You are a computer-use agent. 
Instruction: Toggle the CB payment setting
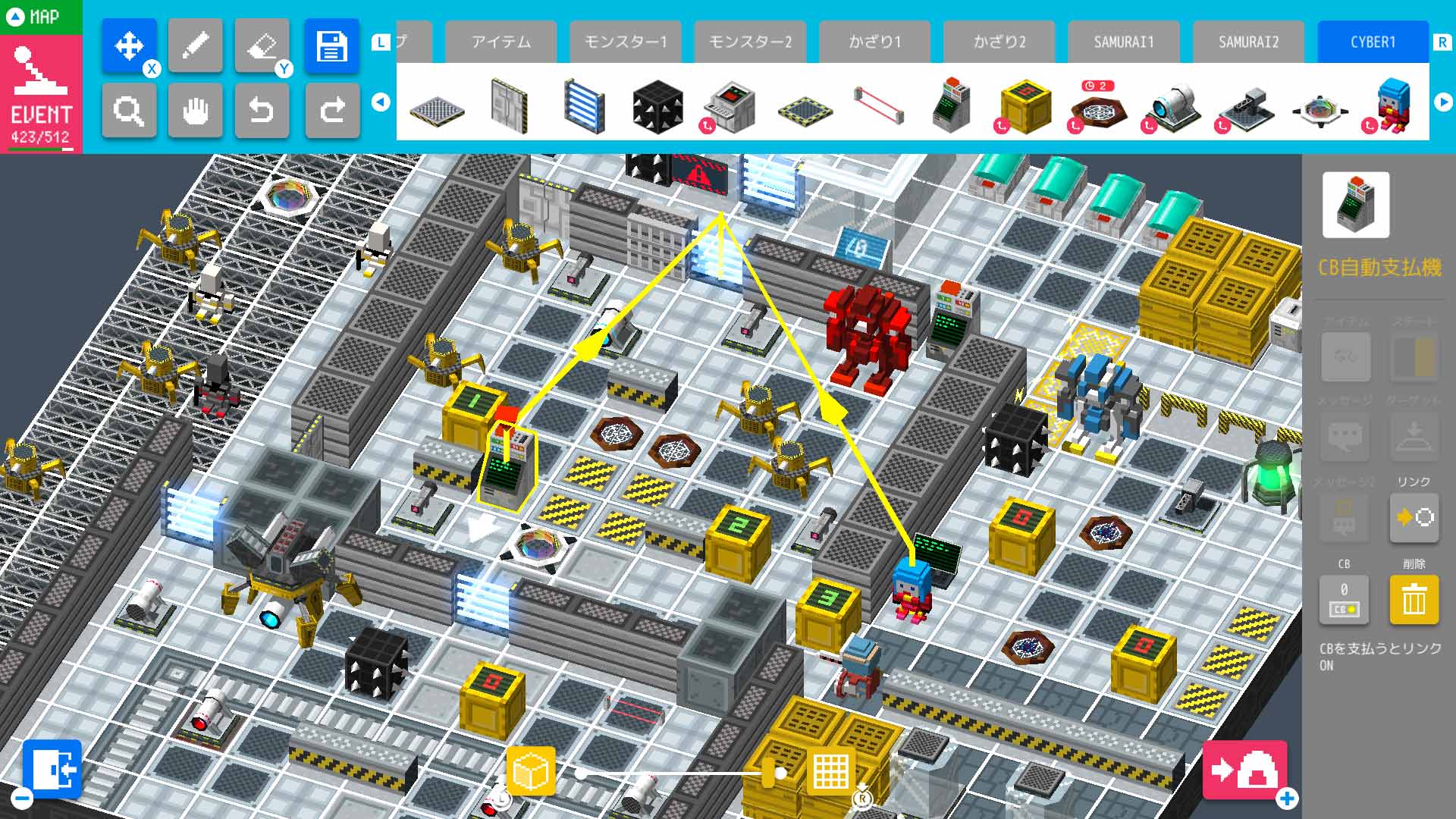click(1343, 599)
